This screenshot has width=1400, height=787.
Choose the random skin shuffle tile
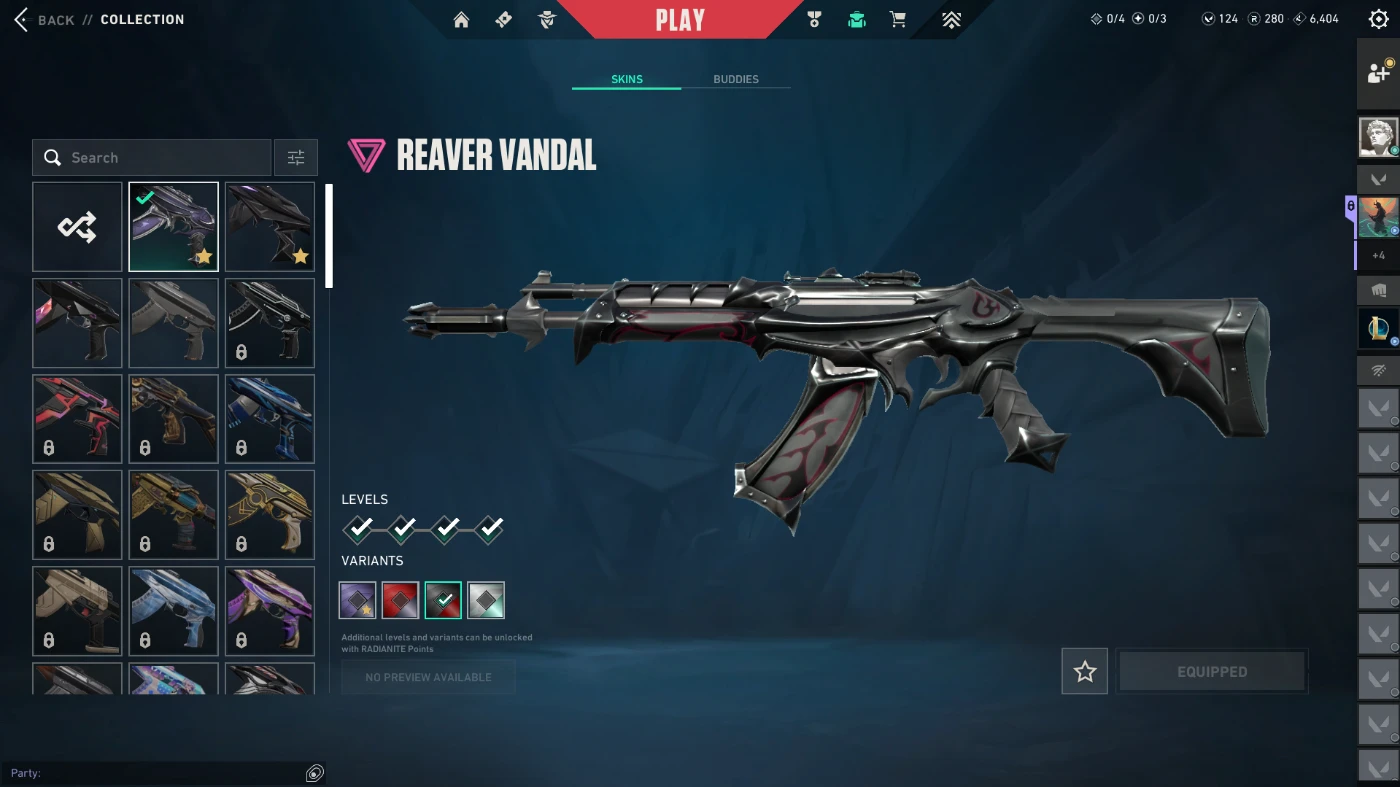click(x=77, y=227)
